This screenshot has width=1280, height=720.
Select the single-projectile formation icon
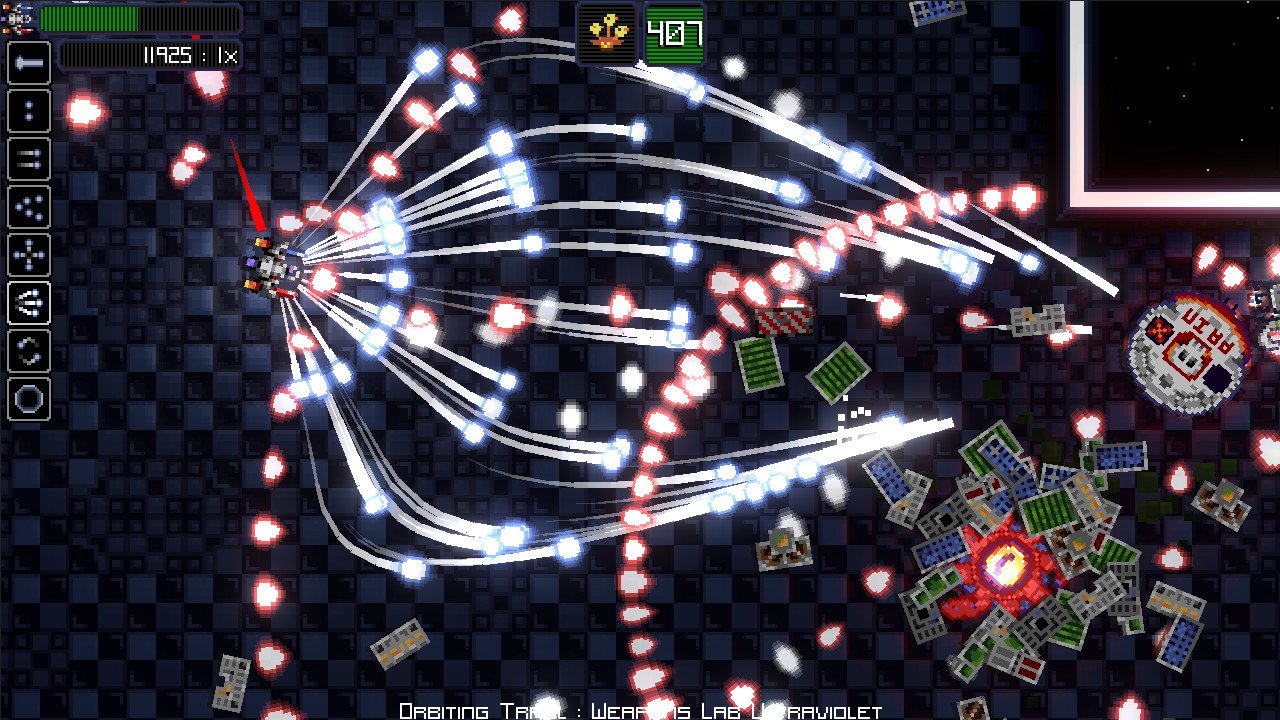pos(28,64)
